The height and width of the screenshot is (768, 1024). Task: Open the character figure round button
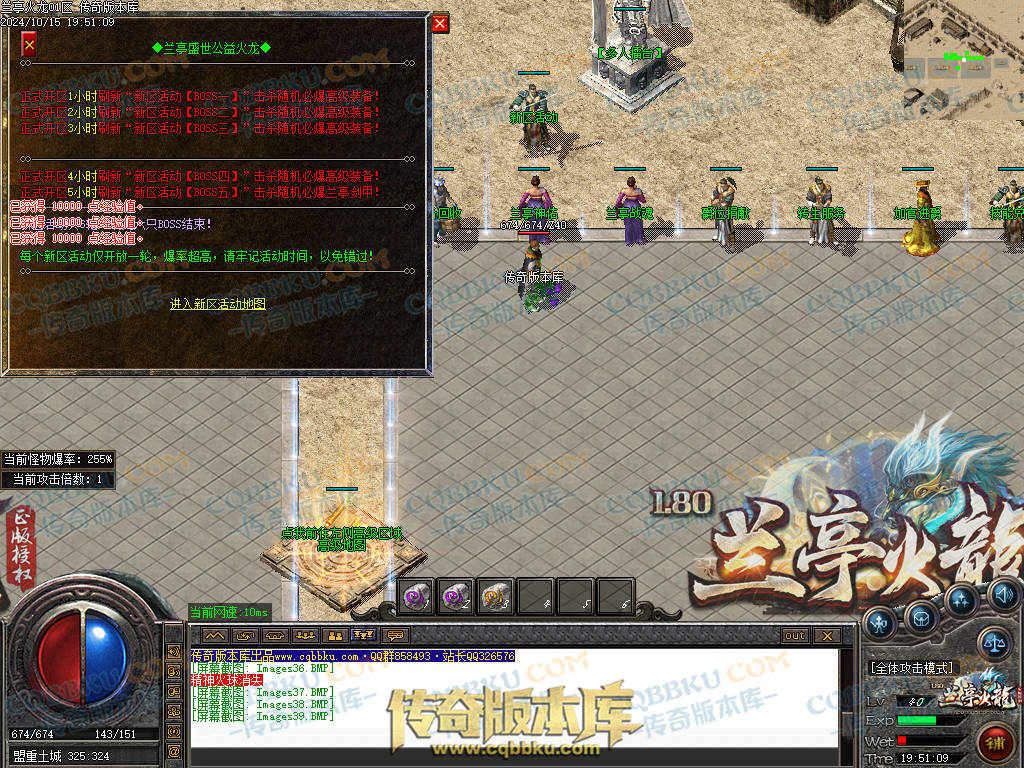pos(880,622)
